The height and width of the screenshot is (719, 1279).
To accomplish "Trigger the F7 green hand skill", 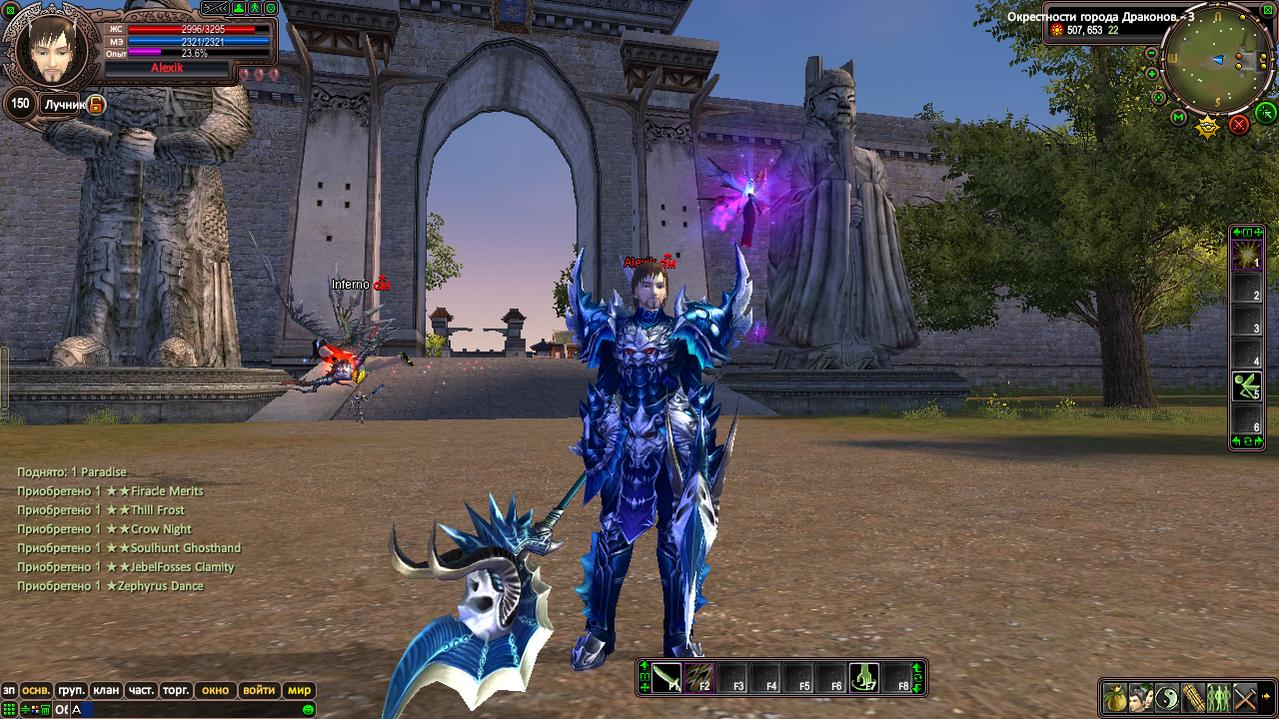I will point(864,677).
